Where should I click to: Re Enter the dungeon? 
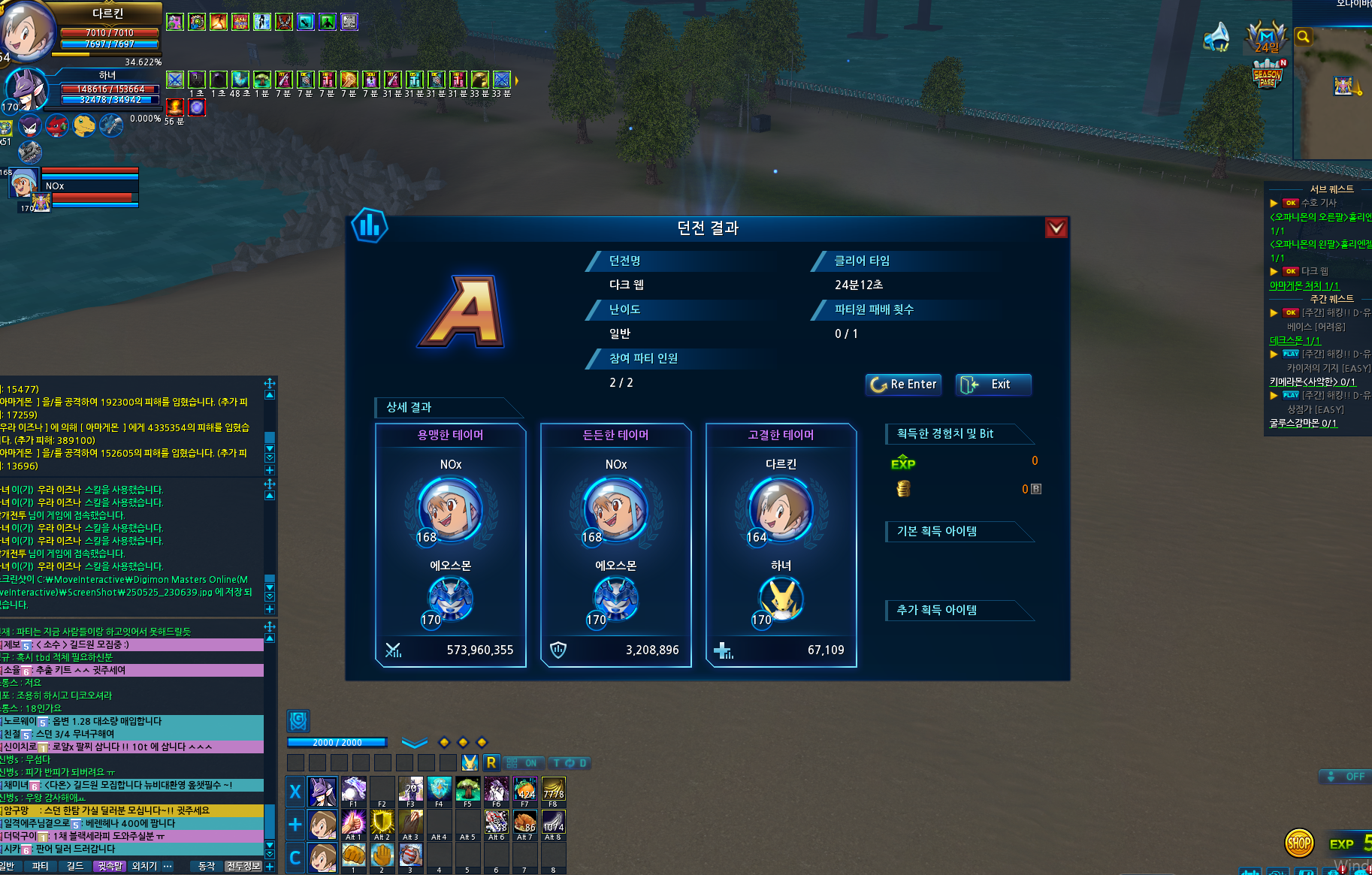coord(903,385)
